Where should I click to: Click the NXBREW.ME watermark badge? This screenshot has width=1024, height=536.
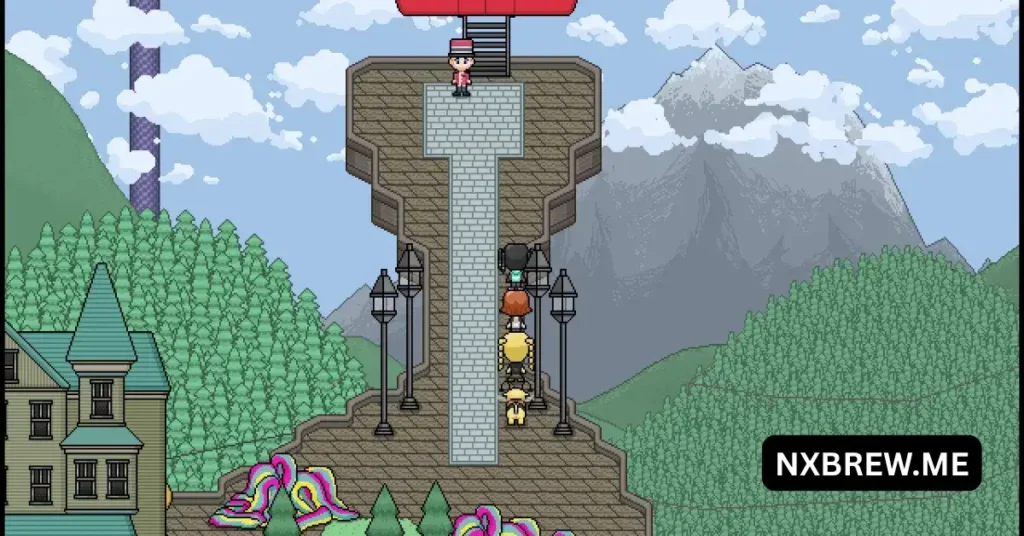(871, 462)
